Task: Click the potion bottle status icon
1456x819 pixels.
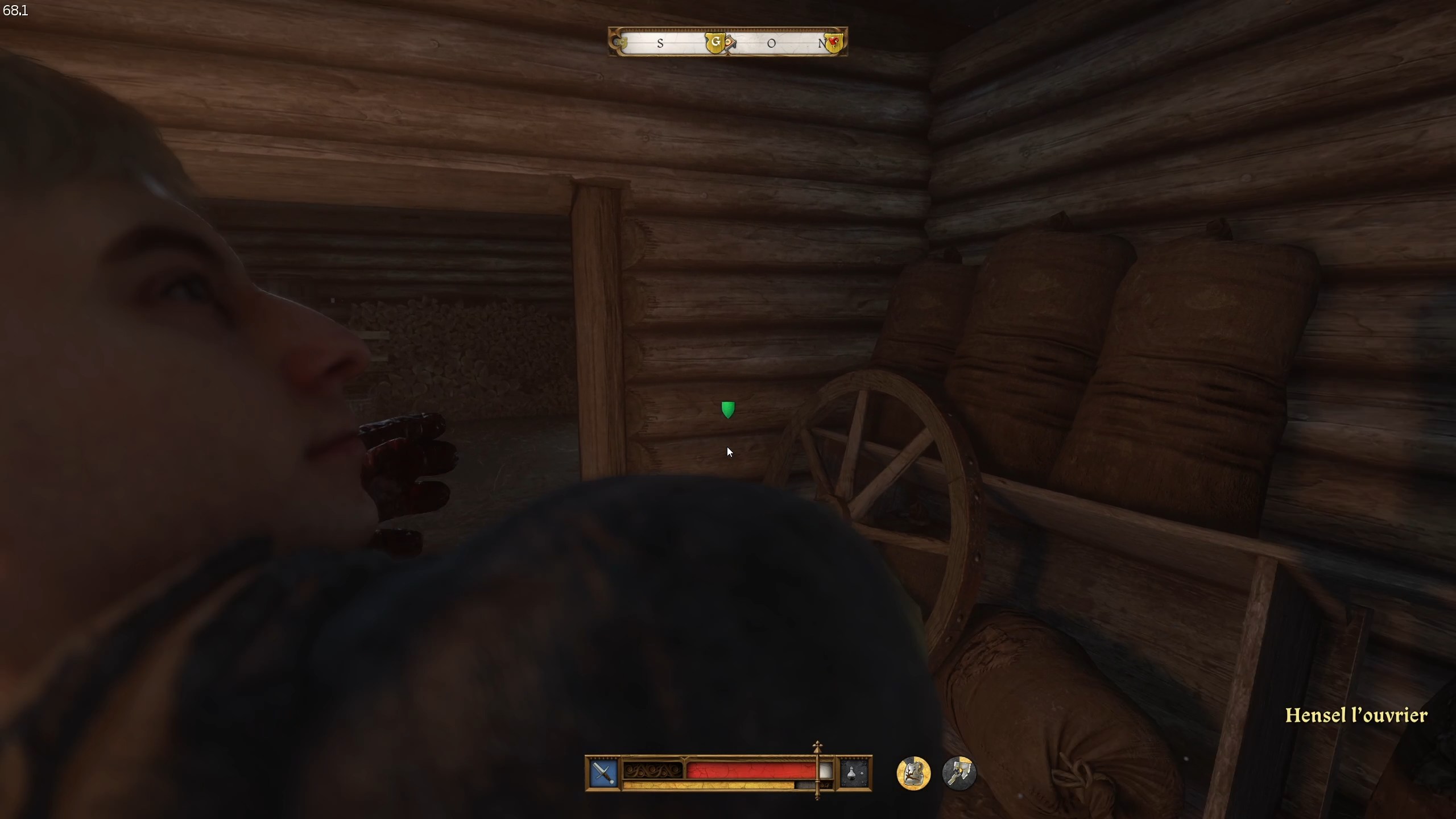Action: point(853,772)
